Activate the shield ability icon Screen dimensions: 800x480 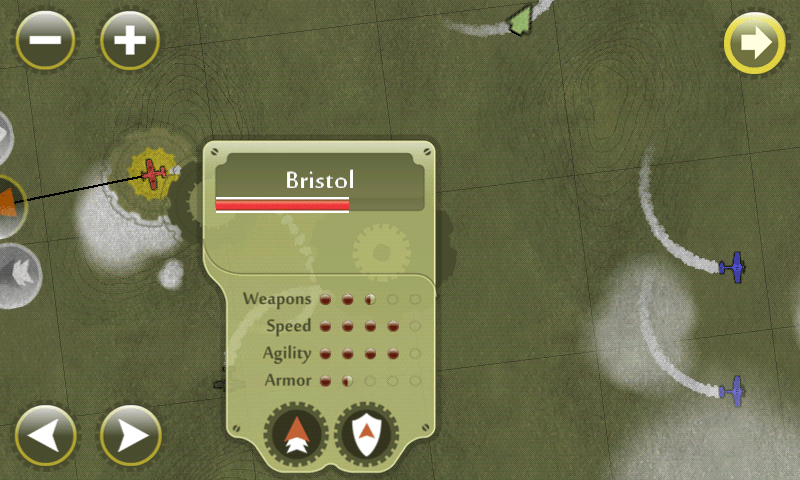coord(369,435)
